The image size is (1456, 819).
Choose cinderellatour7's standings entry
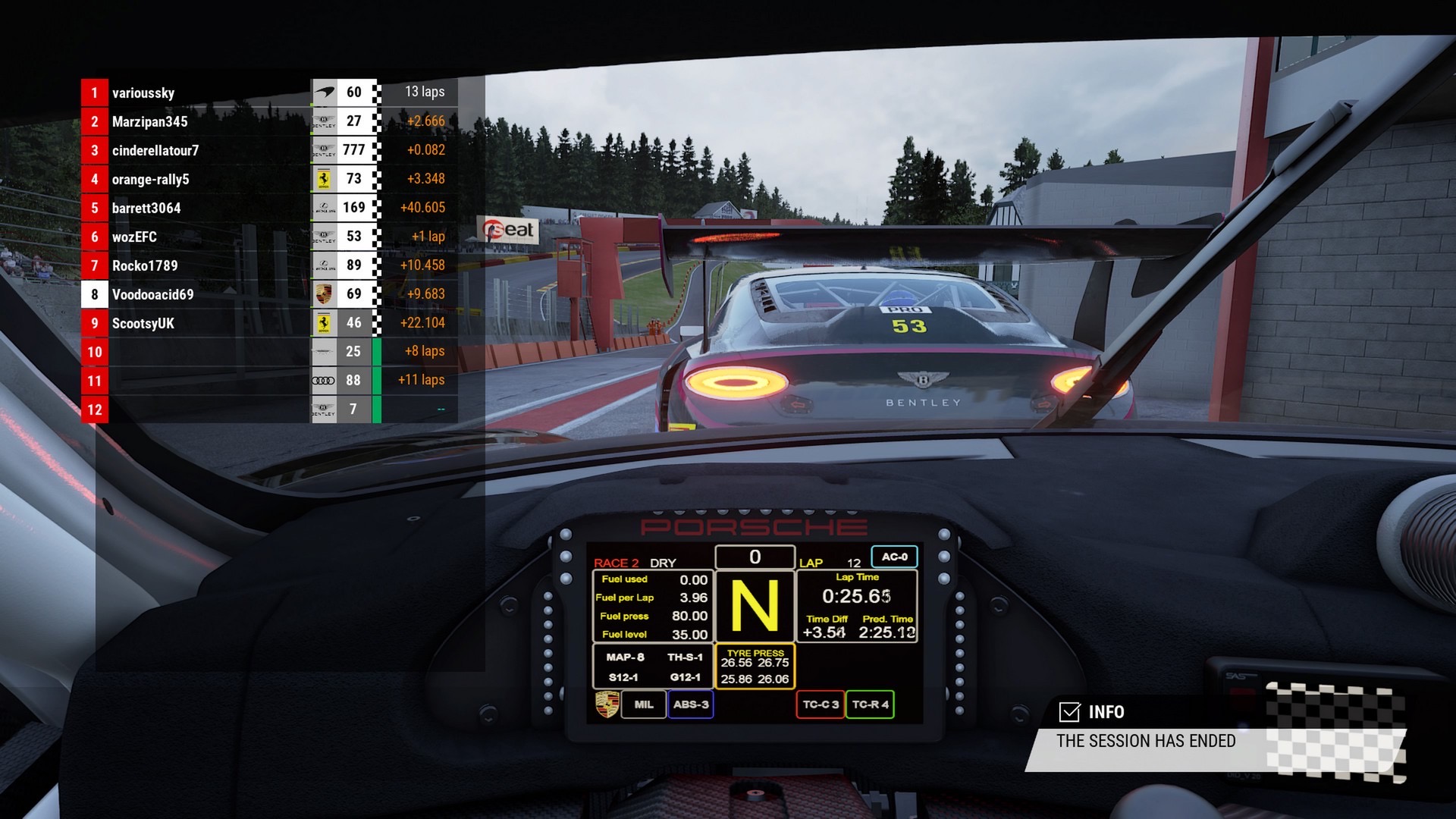click(x=155, y=150)
